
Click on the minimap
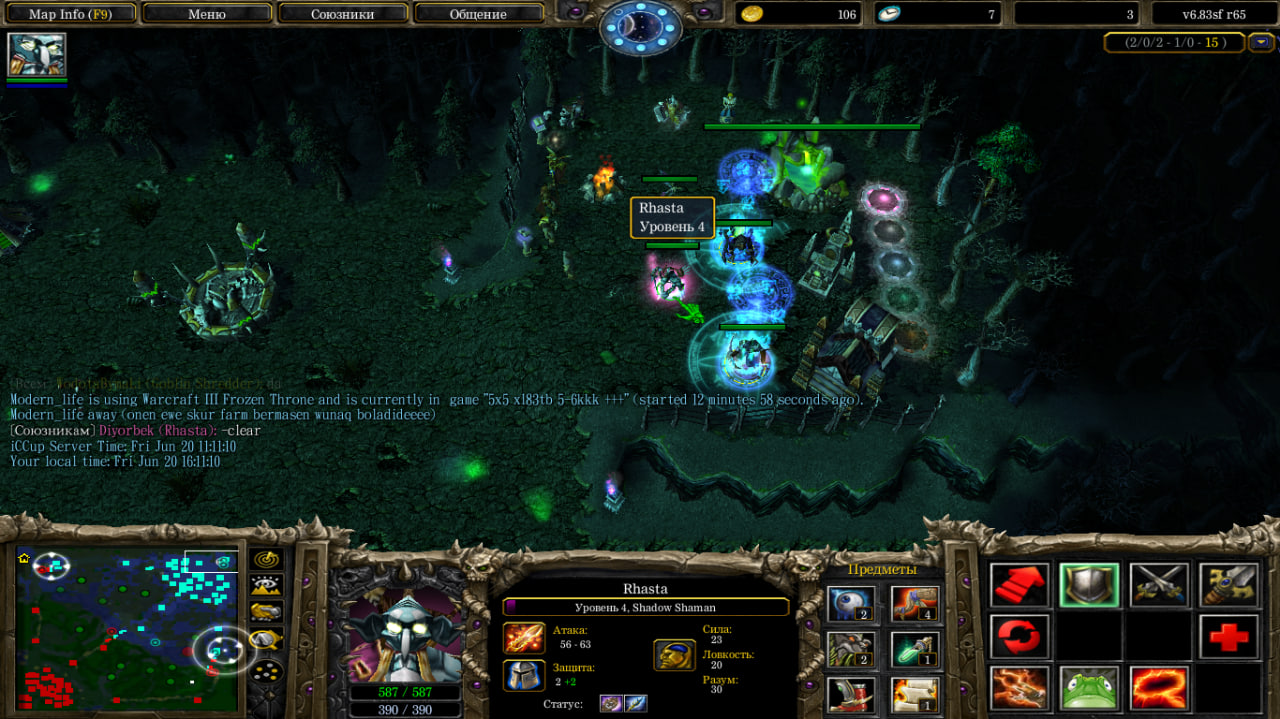127,629
